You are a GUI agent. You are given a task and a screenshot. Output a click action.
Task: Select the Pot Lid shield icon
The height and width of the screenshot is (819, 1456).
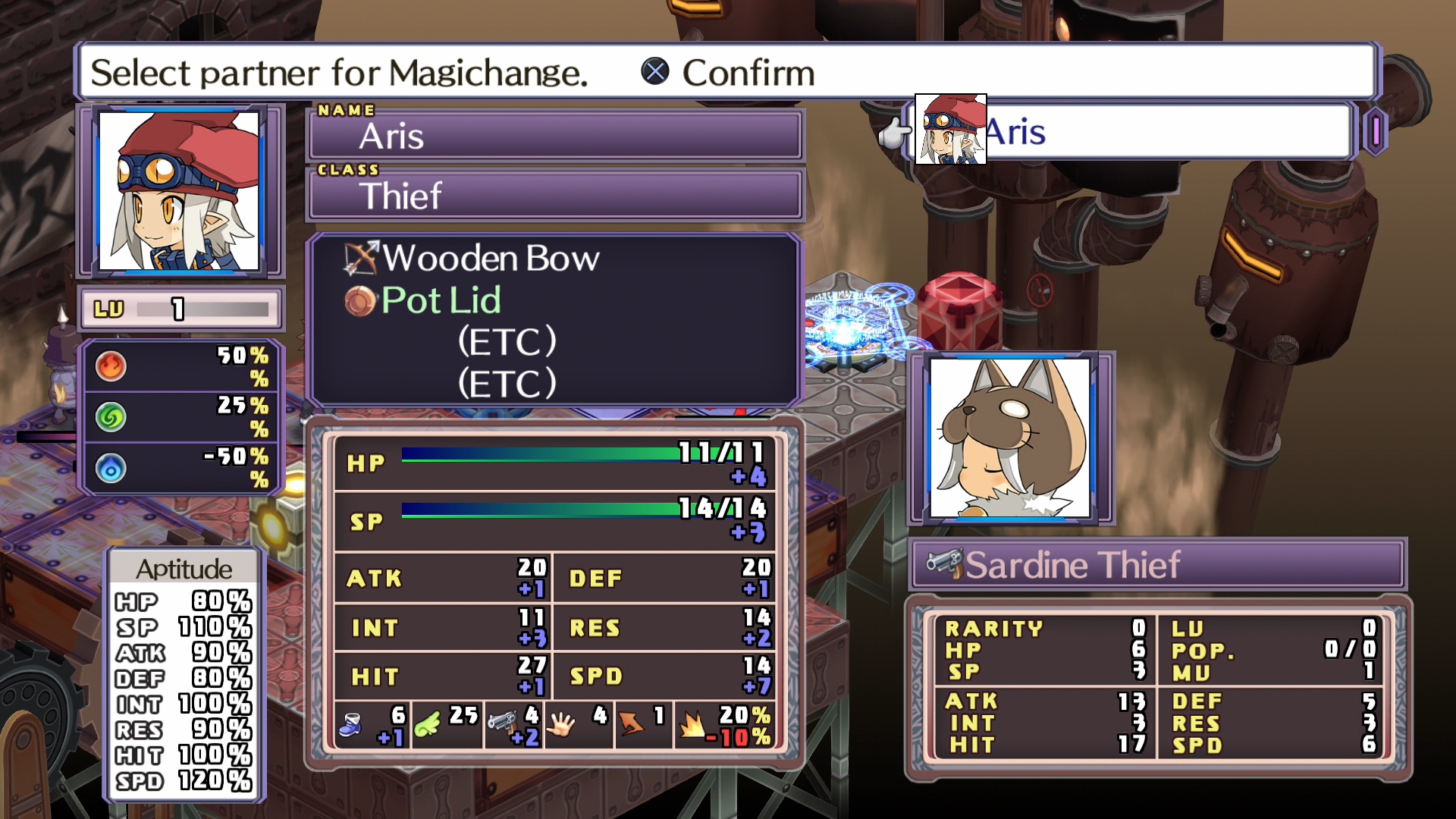tap(362, 300)
